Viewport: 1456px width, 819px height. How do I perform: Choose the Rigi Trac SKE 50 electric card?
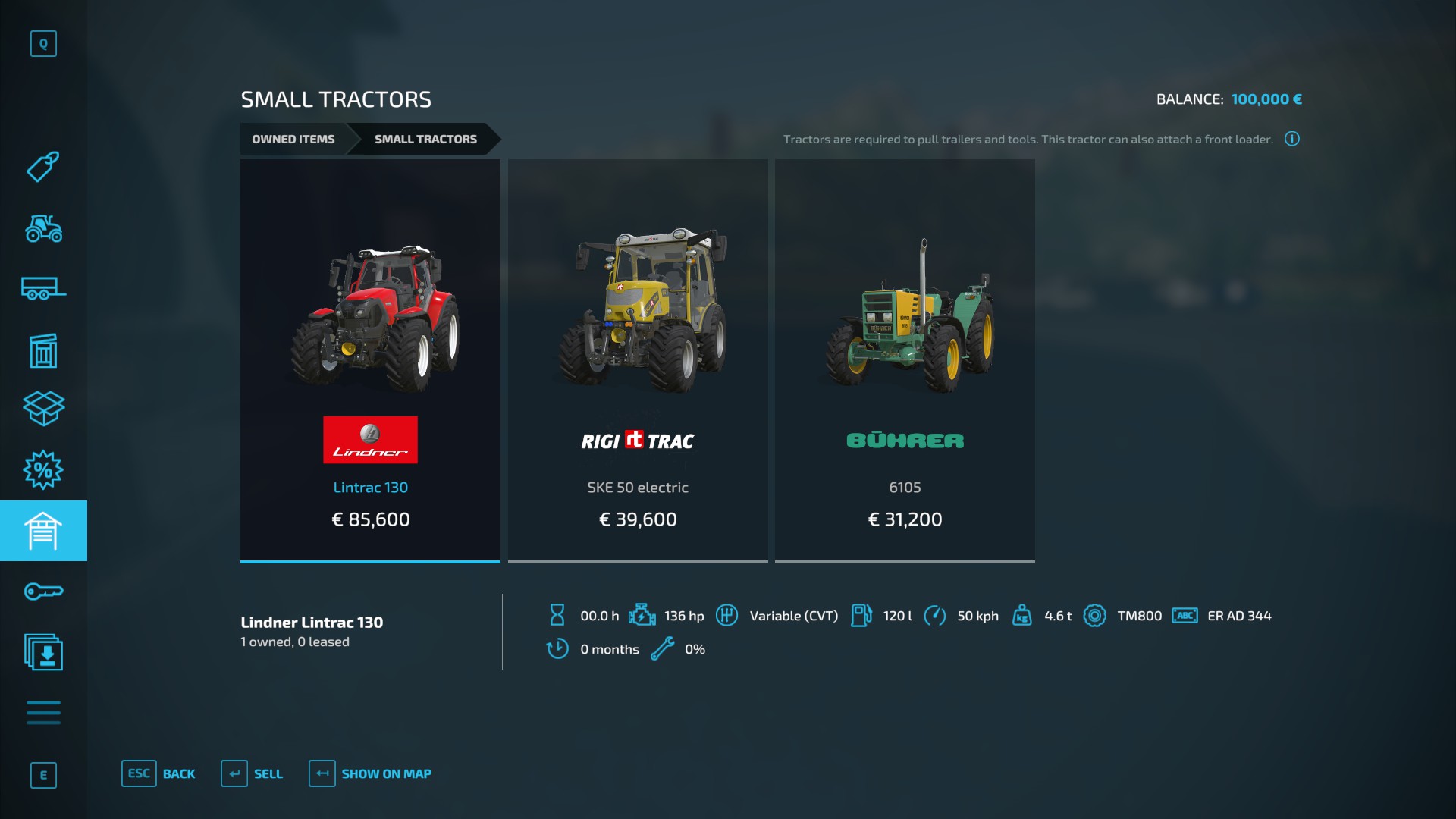click(638, 360)
